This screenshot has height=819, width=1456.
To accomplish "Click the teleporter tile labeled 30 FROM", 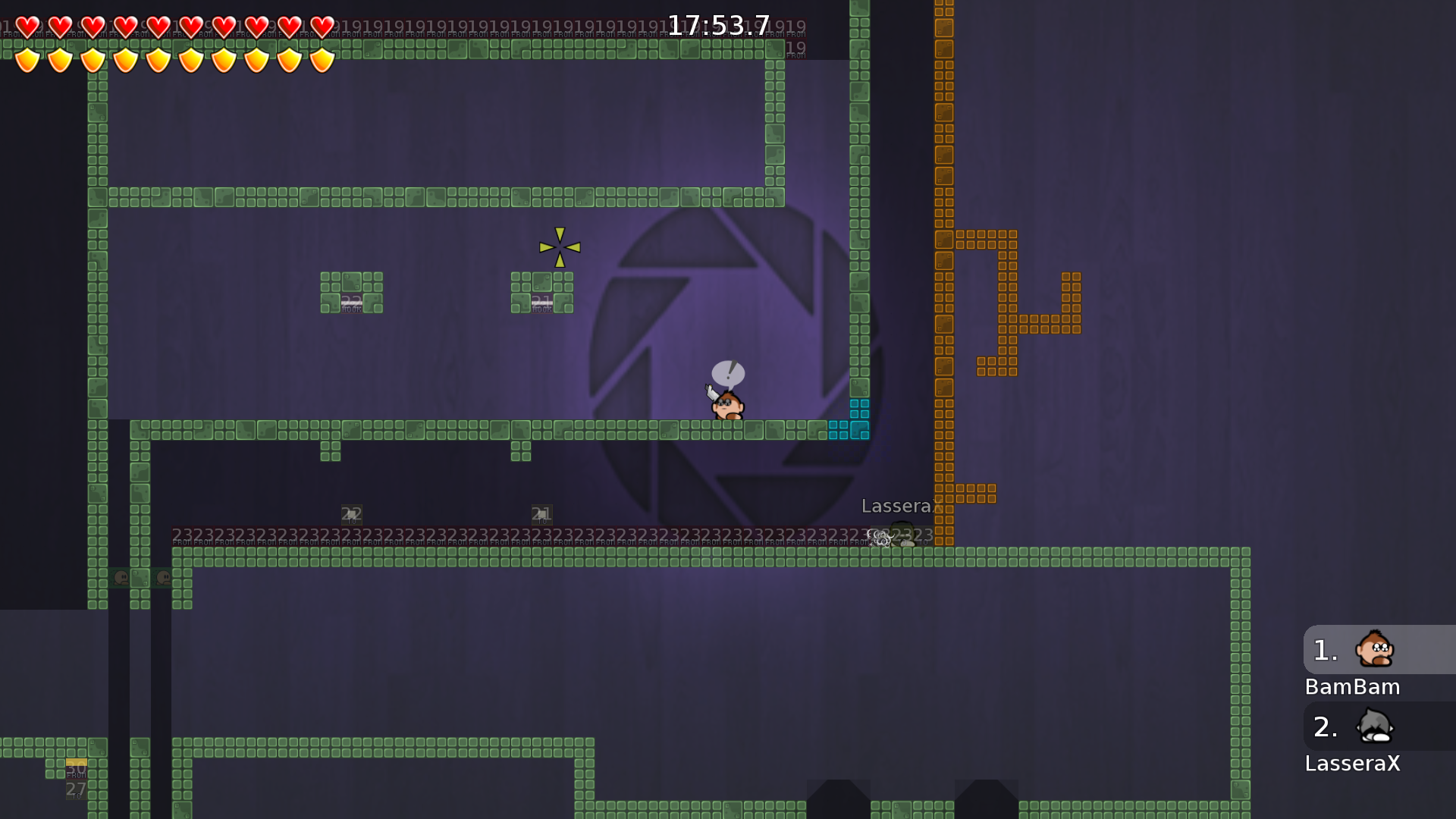I will point(76,767).
